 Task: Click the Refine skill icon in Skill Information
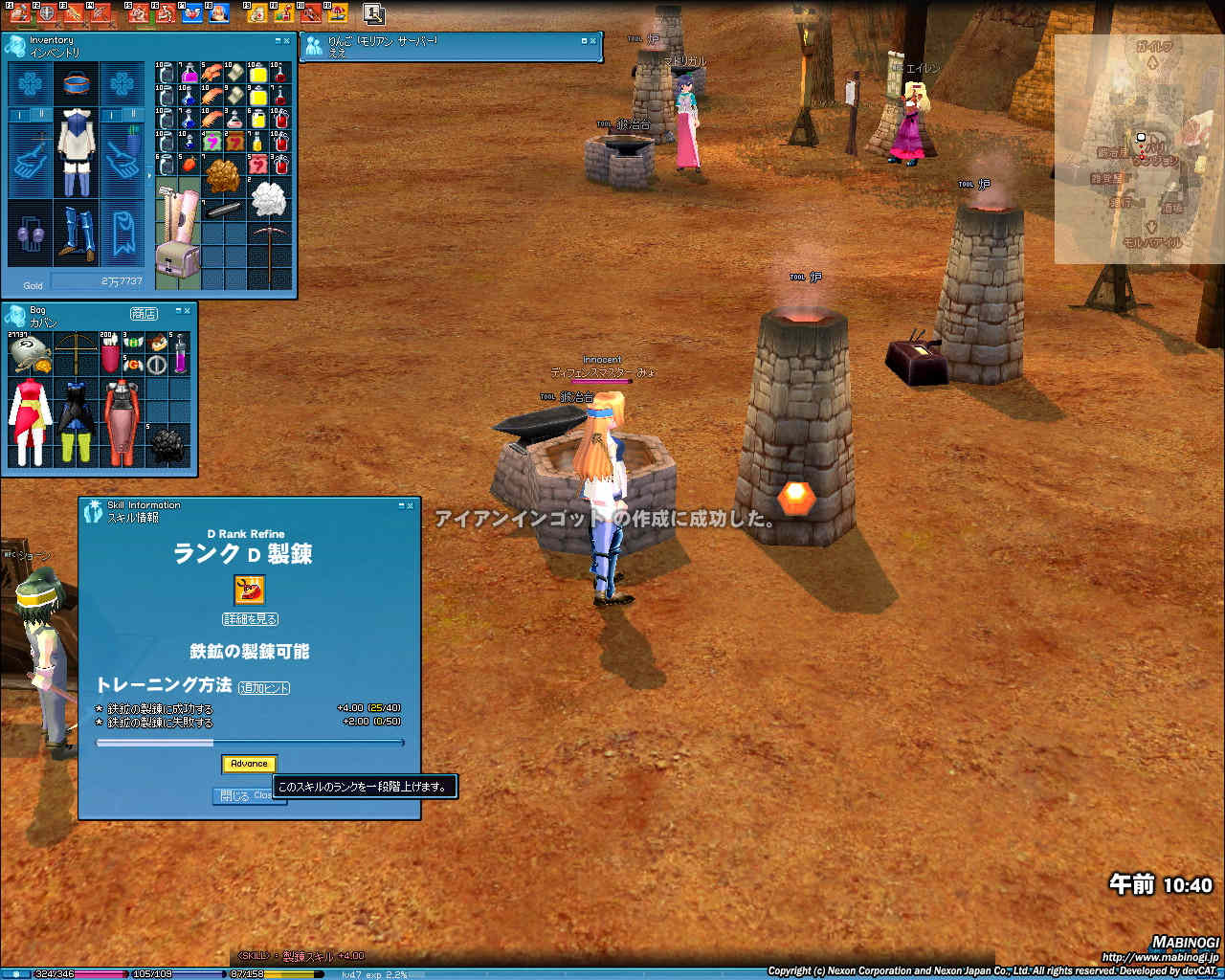tap(249, 590)
